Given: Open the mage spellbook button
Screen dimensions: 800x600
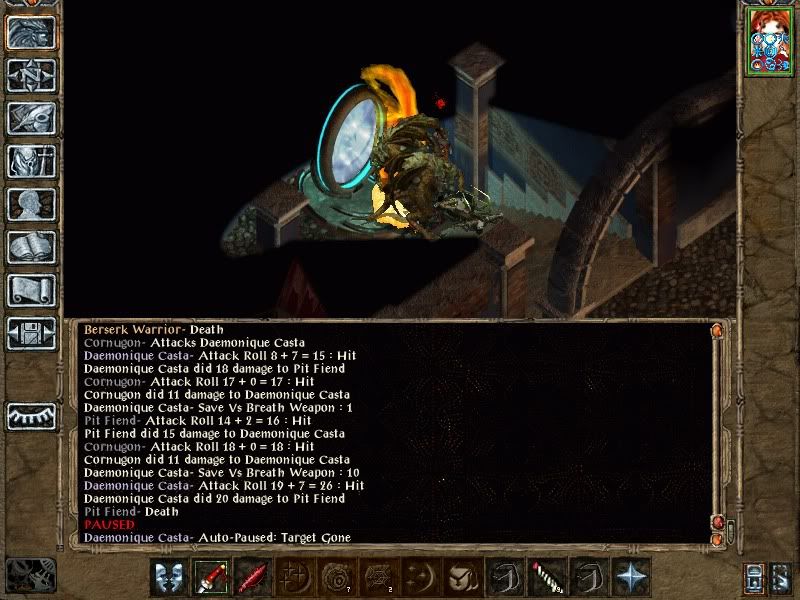Looking at the screenshot, I should [x=31, y=247].
